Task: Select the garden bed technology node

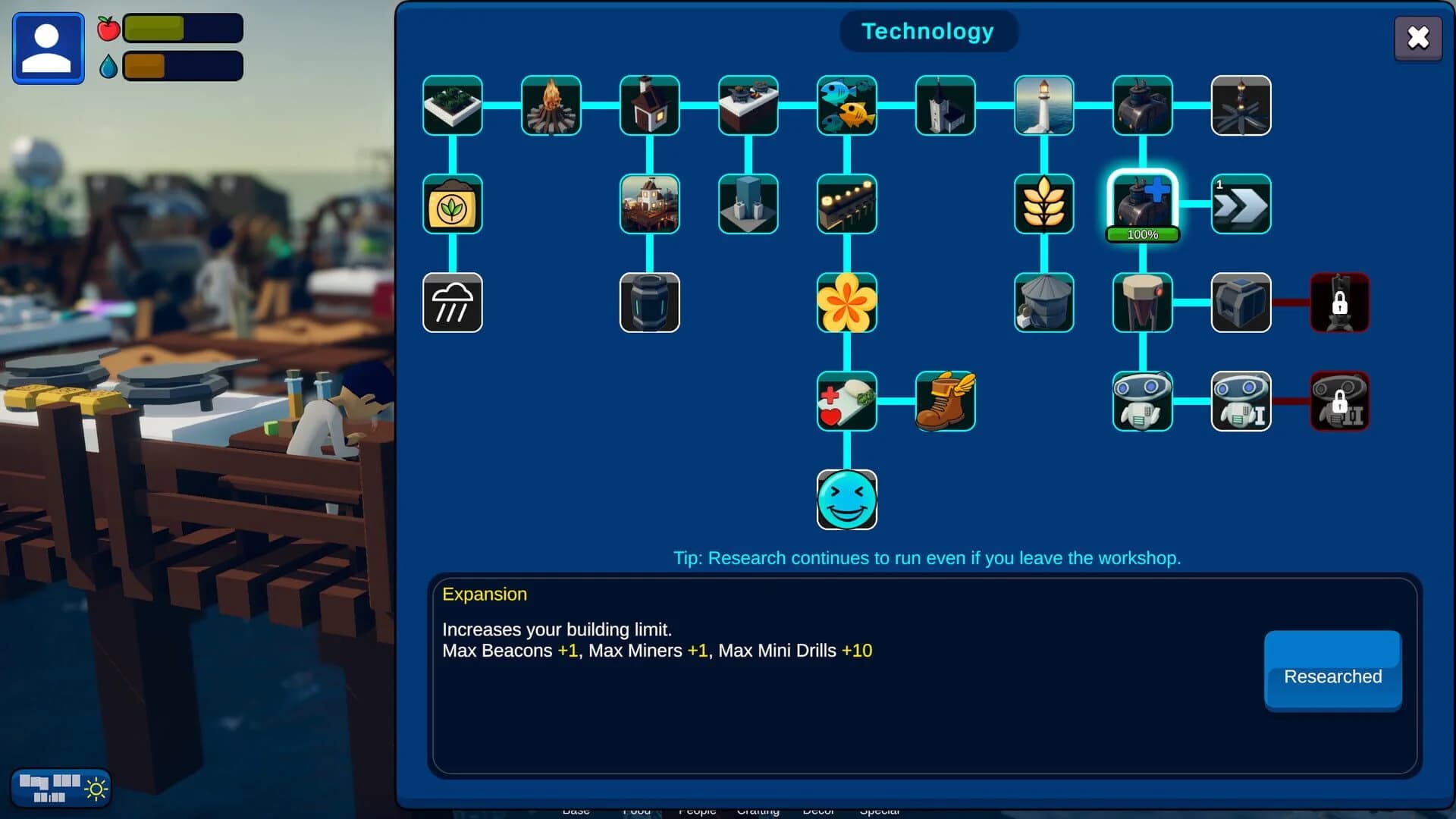Action: click(x=452, y=106)
